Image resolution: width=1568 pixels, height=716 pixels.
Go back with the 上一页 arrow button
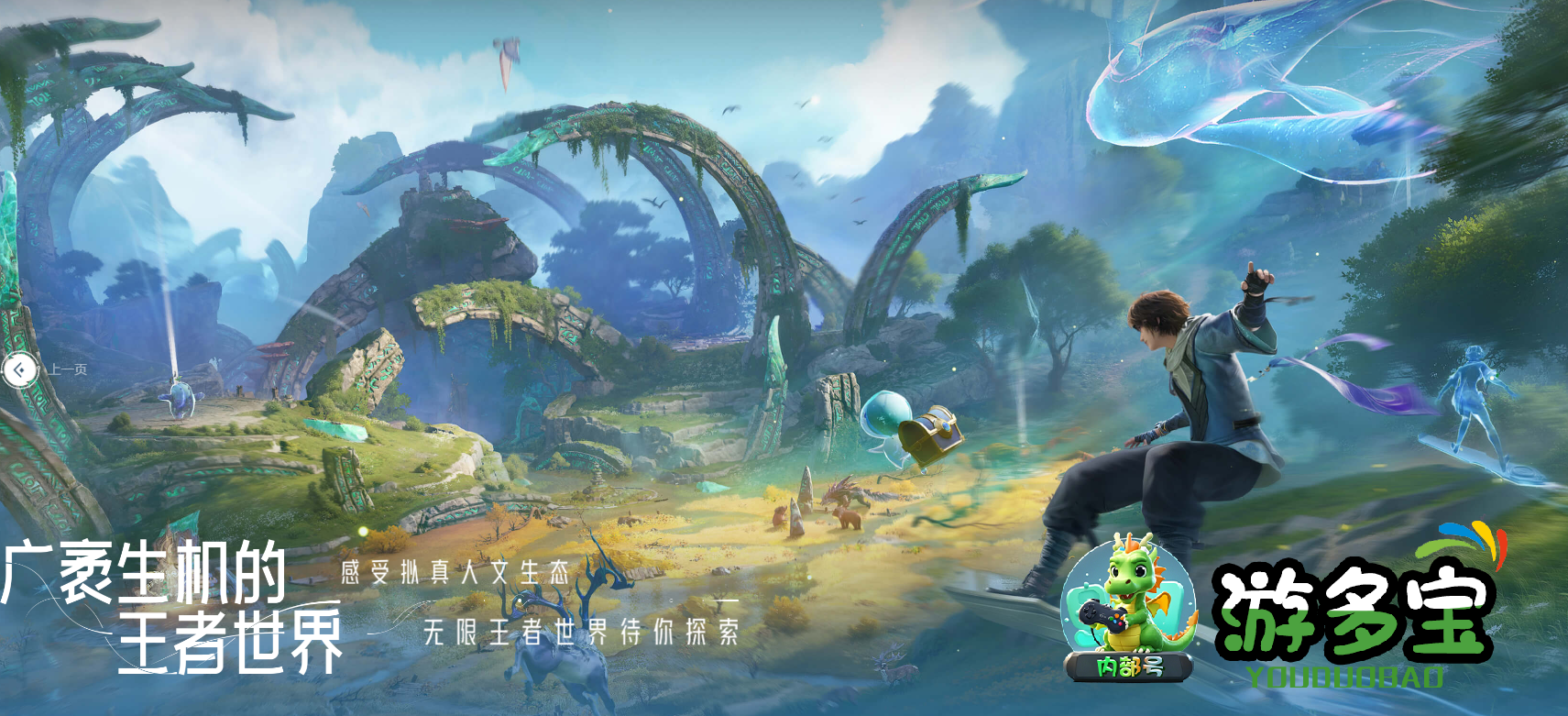click(19, 370)
